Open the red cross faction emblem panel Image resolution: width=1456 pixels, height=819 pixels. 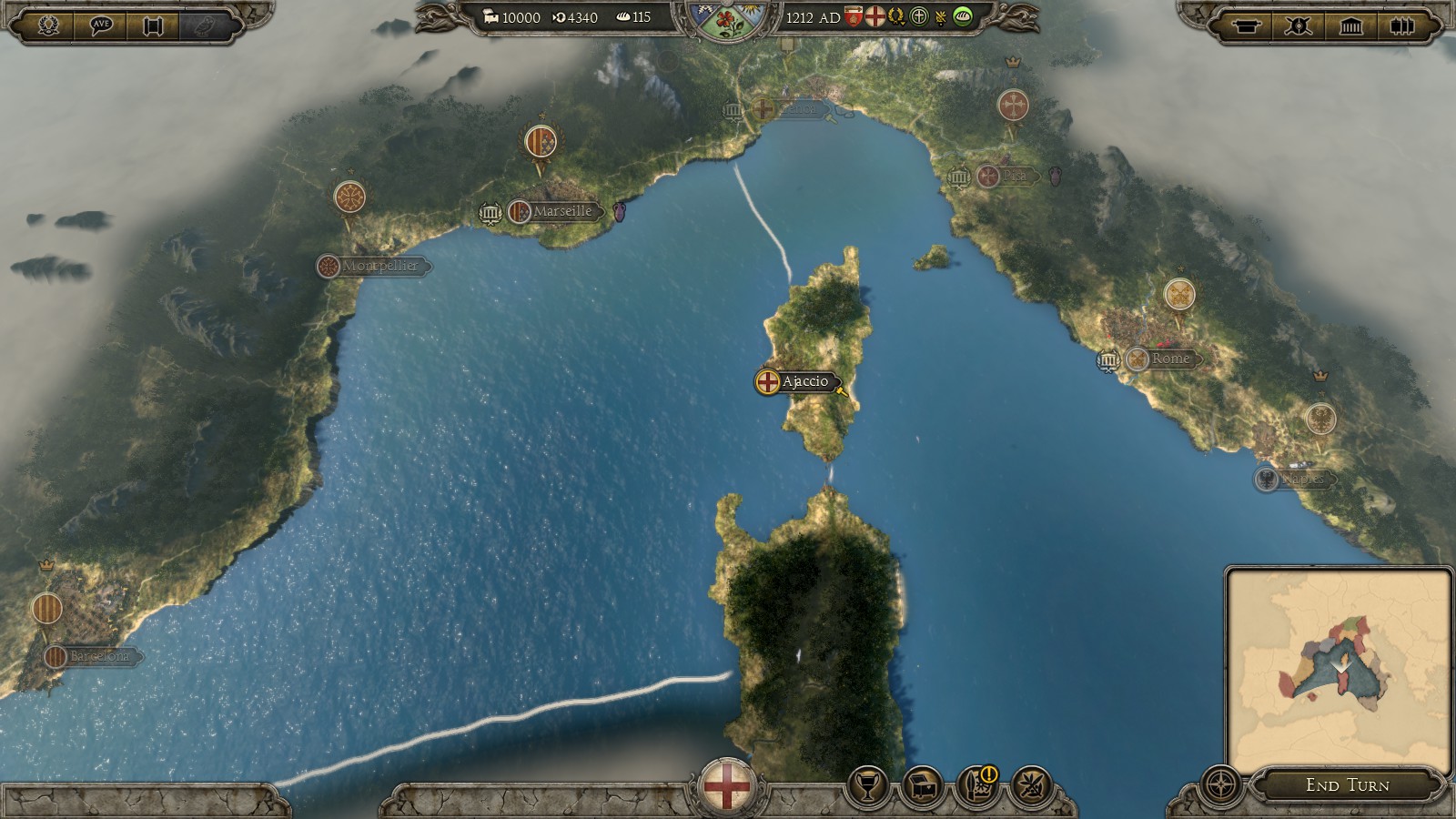[726, 785]
